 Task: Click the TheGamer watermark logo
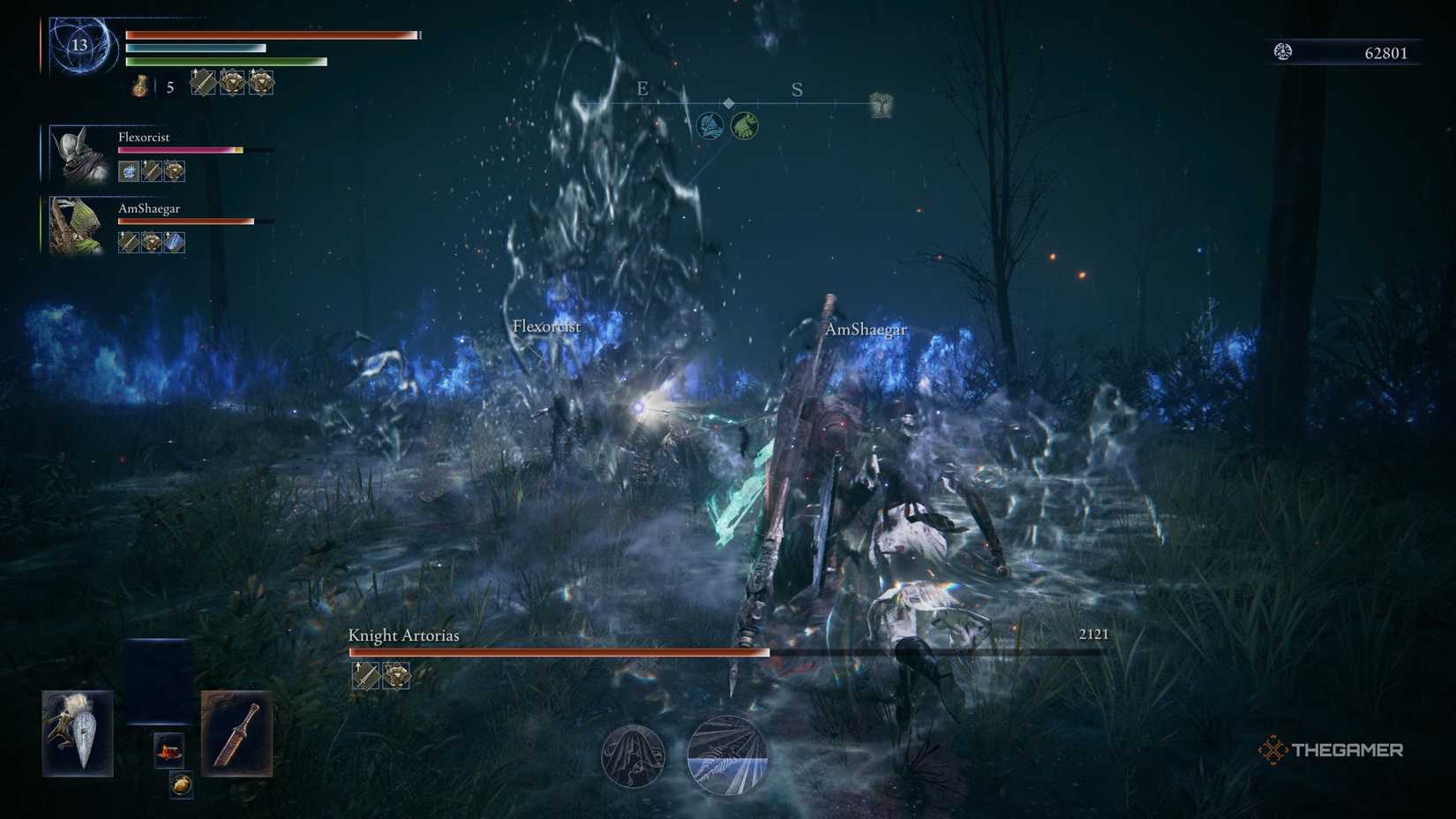[1330, 750]
